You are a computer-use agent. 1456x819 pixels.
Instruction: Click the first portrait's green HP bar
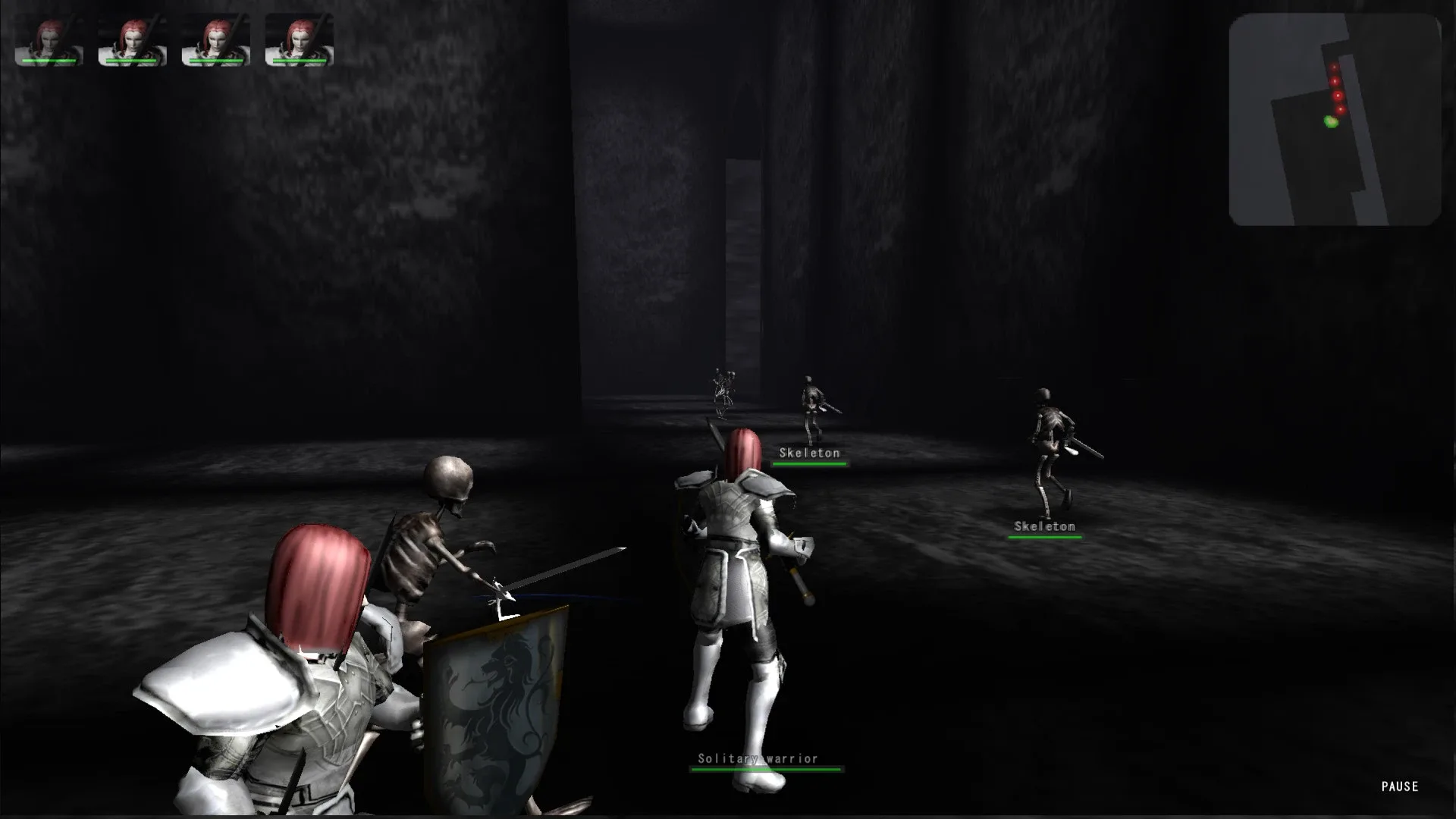[48, 60]
